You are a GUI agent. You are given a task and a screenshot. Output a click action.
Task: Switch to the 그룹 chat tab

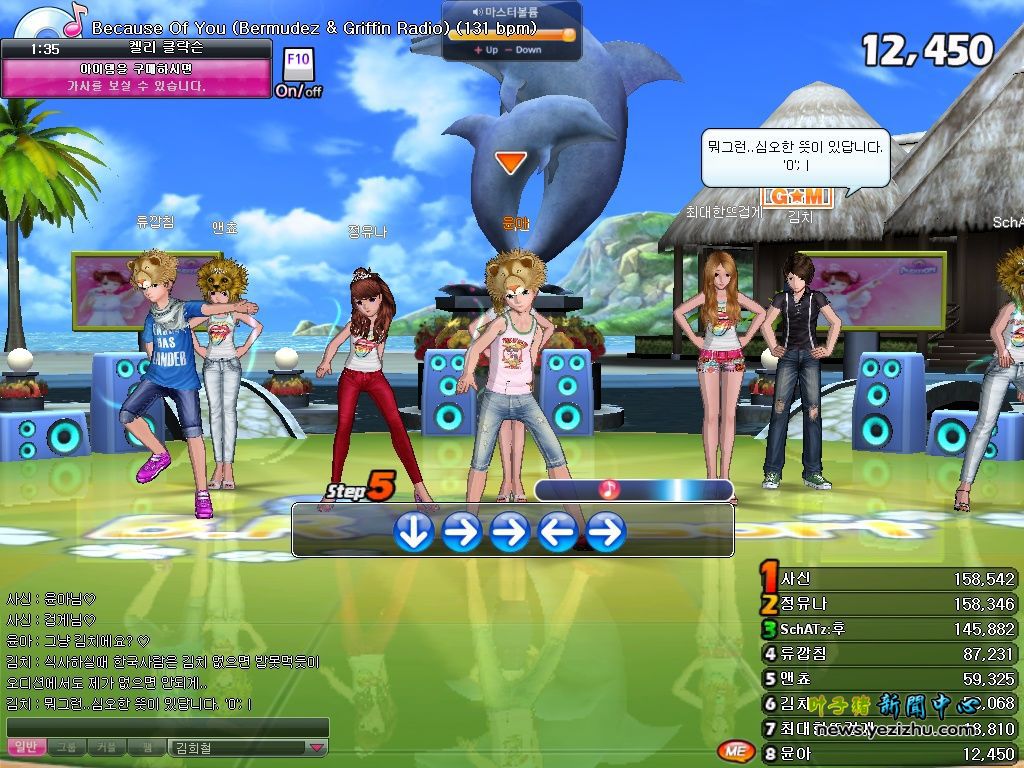click(66, 747)
